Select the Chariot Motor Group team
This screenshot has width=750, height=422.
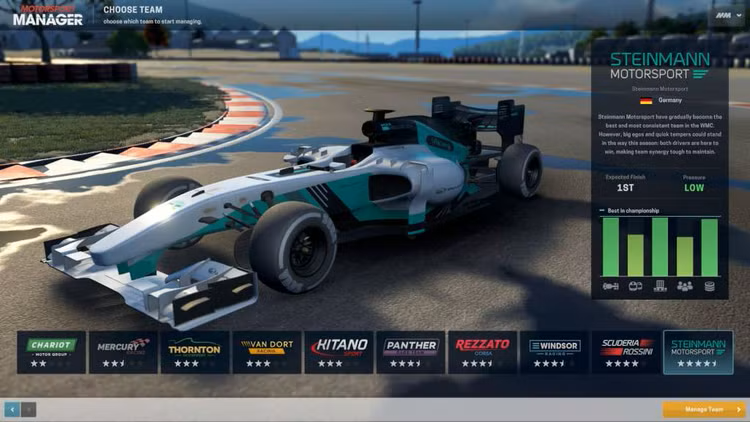[51, 352]
